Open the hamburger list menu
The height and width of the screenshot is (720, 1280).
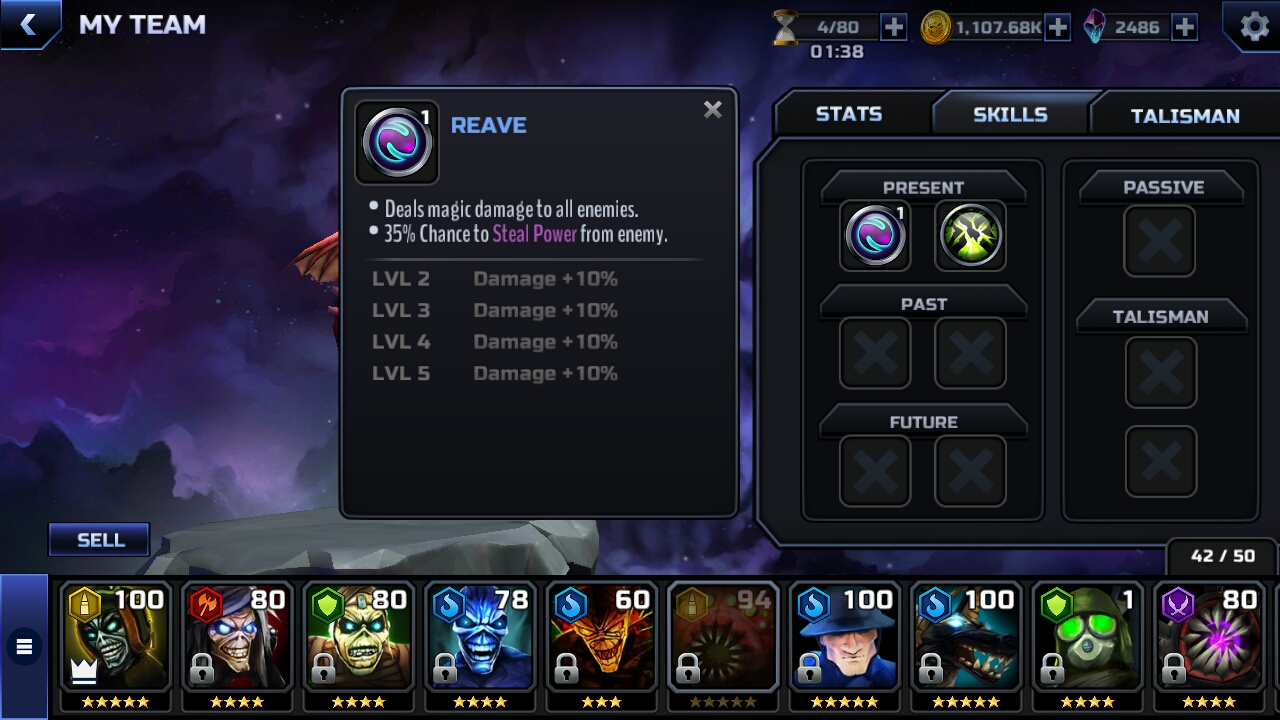(24, 647)
